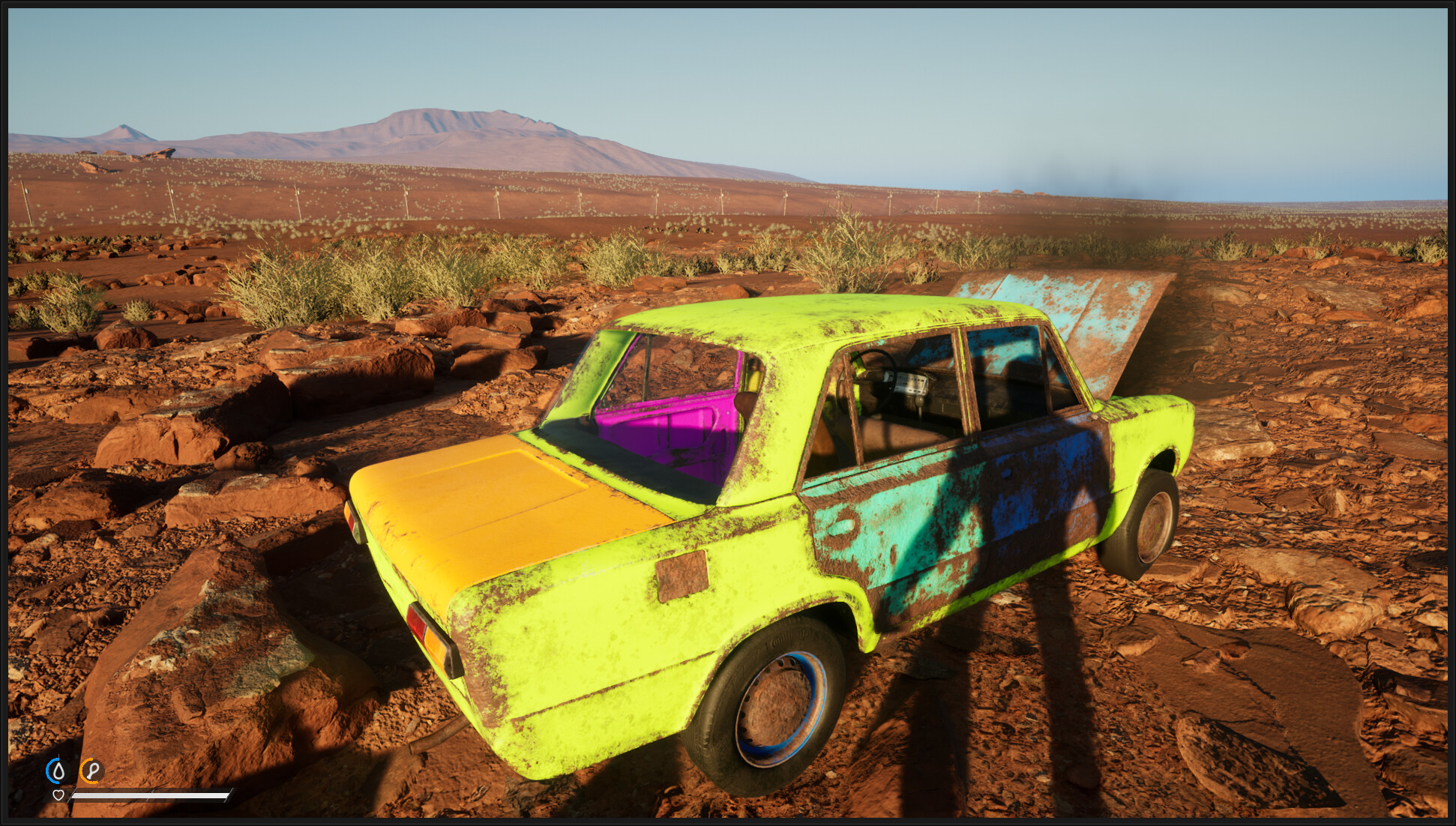This screenshot has height=826, width=1456.
Task: Click the heart health icon
Action: [x=58, y=795]
